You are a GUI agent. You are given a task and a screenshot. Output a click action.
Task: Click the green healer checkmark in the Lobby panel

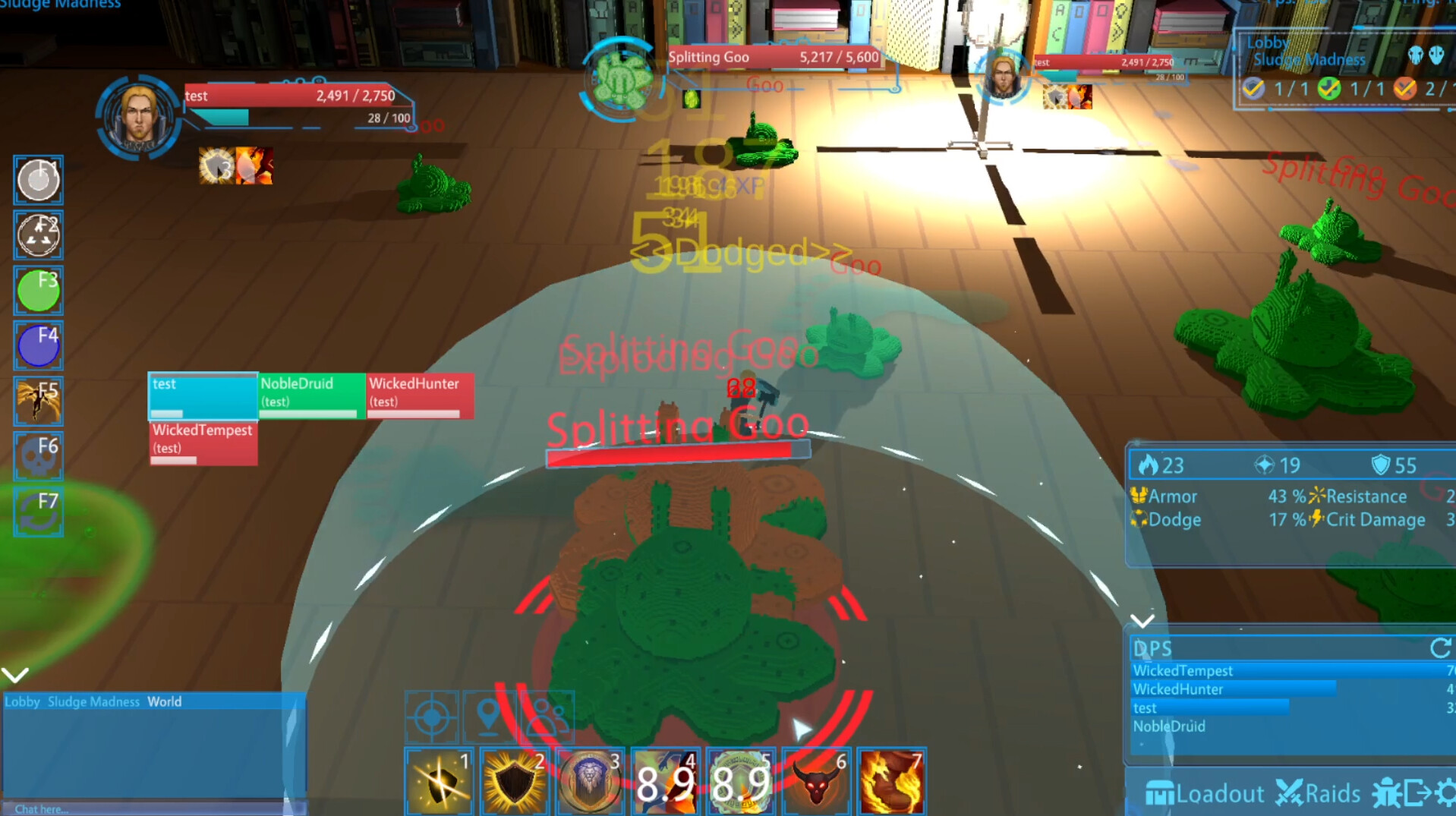[x=1331, y=88]
